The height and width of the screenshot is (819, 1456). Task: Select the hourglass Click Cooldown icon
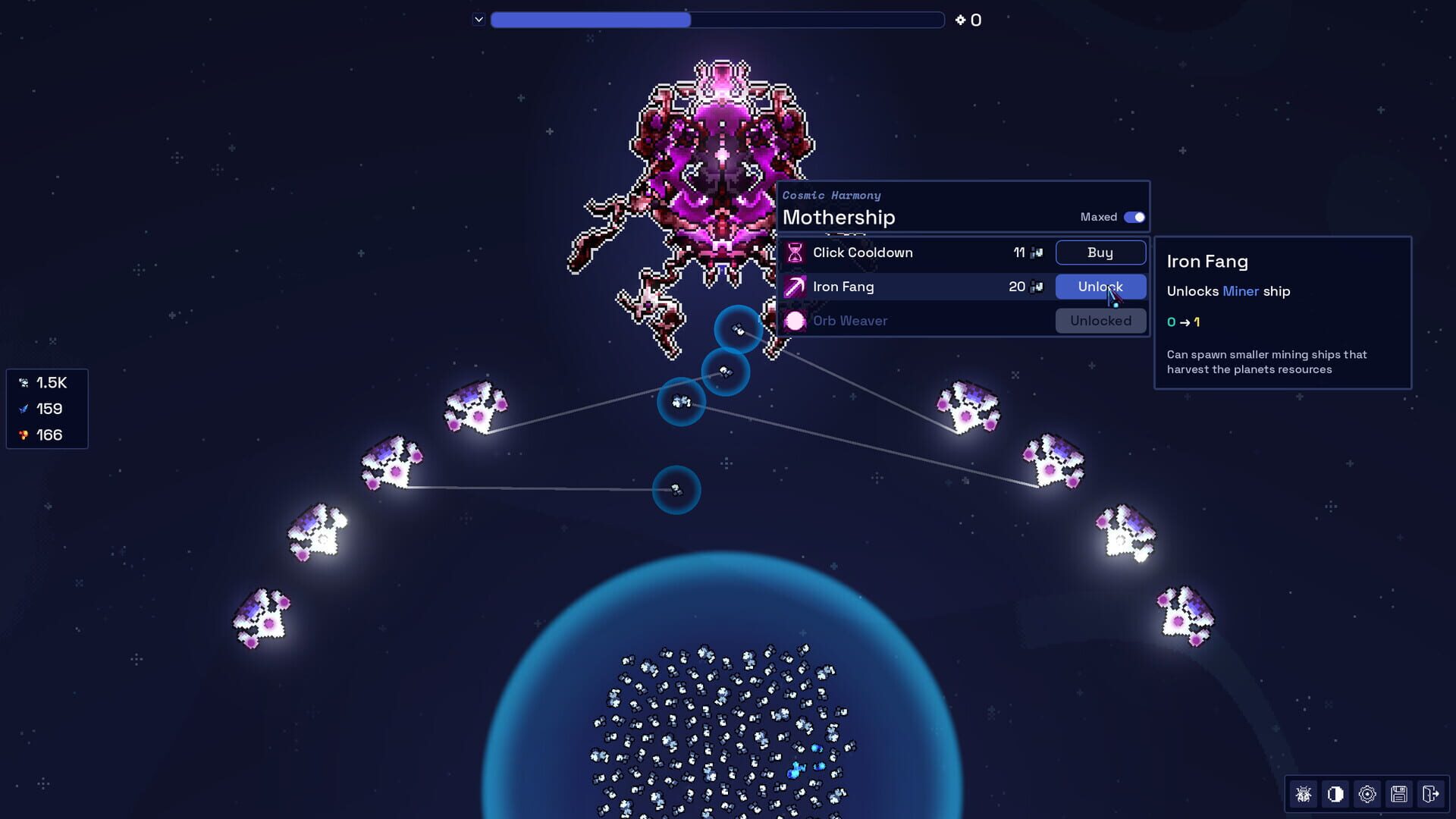tap(795, 253)
